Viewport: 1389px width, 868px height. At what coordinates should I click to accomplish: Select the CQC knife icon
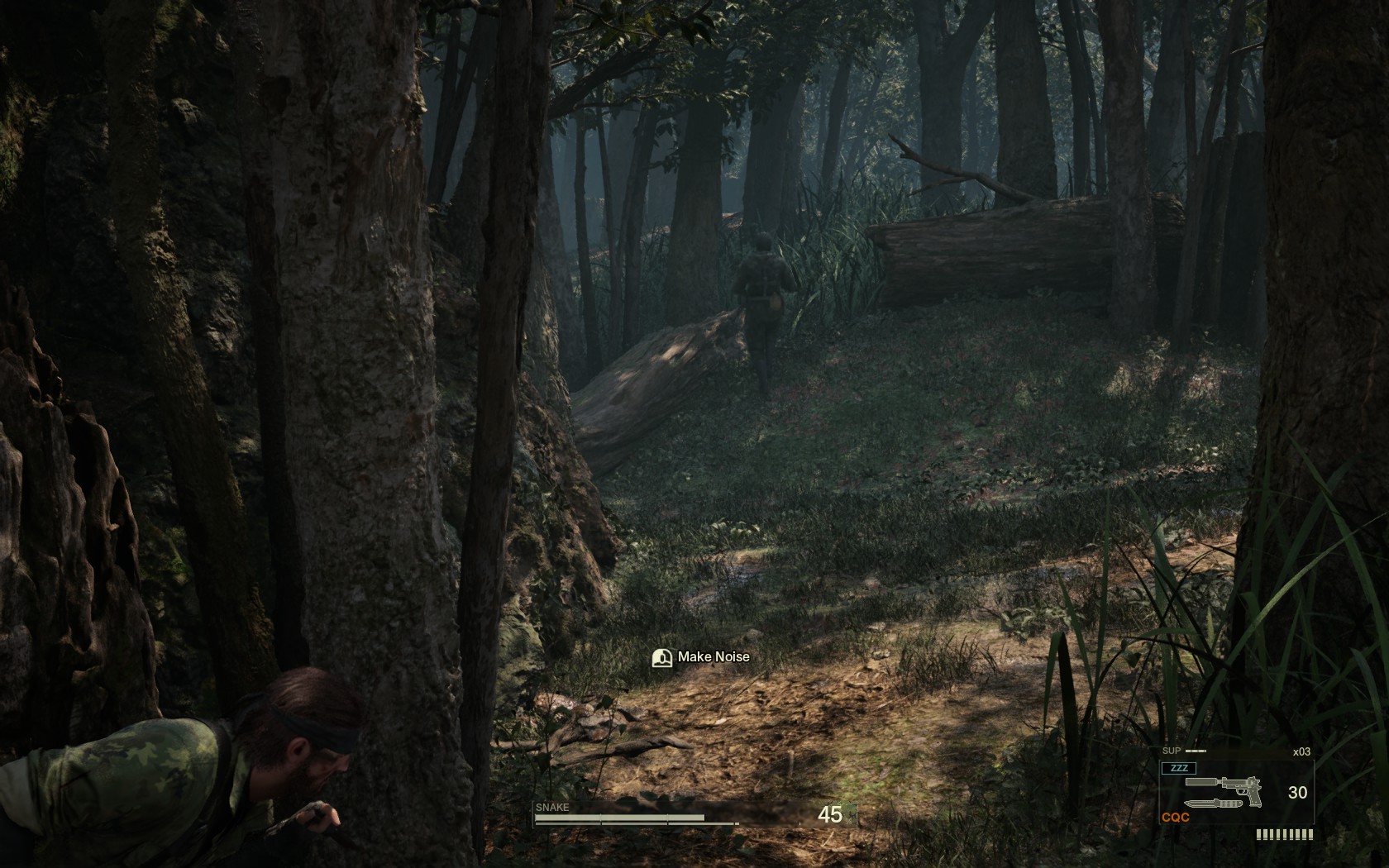tap(1212, 804)
